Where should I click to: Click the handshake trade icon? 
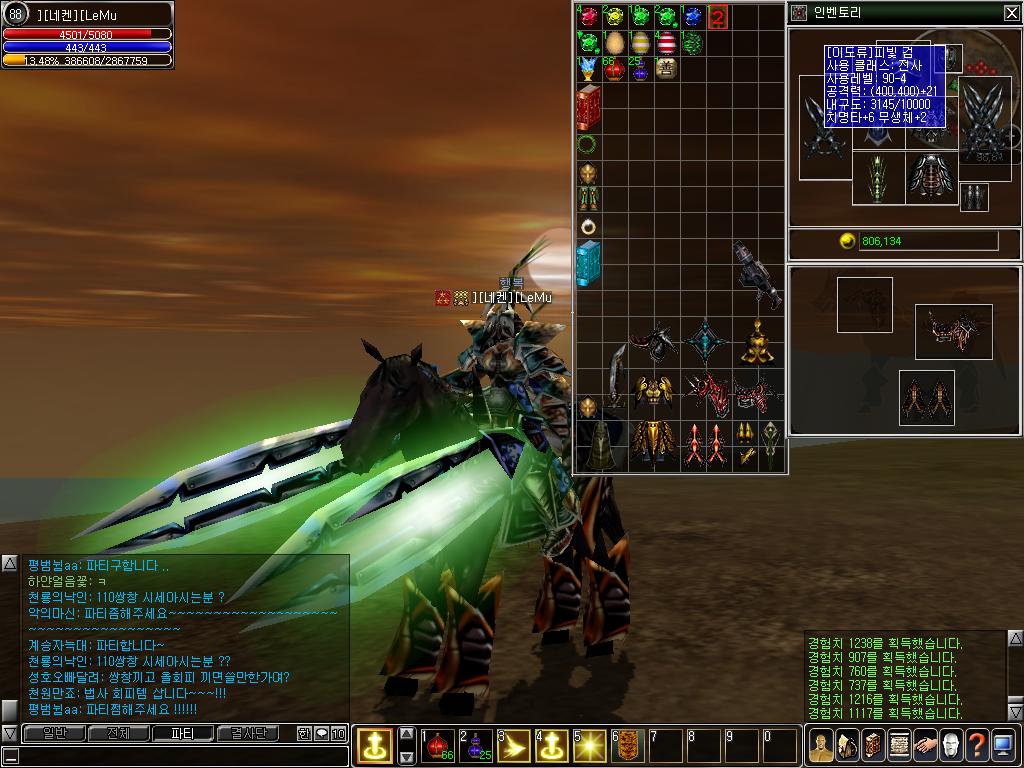tap(924, 745)
